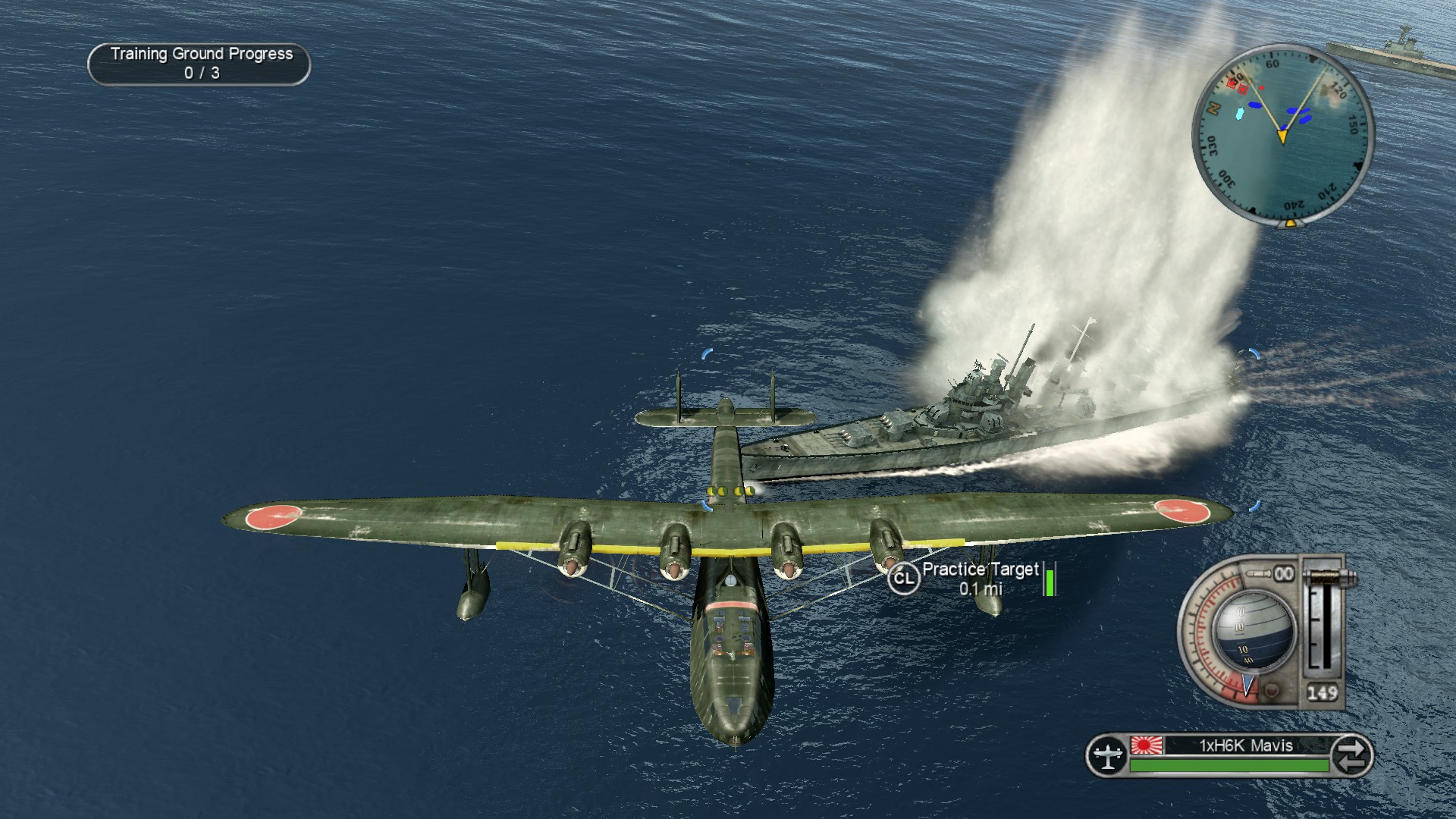Select the airplane unit type icon

tap(1108, 755)
